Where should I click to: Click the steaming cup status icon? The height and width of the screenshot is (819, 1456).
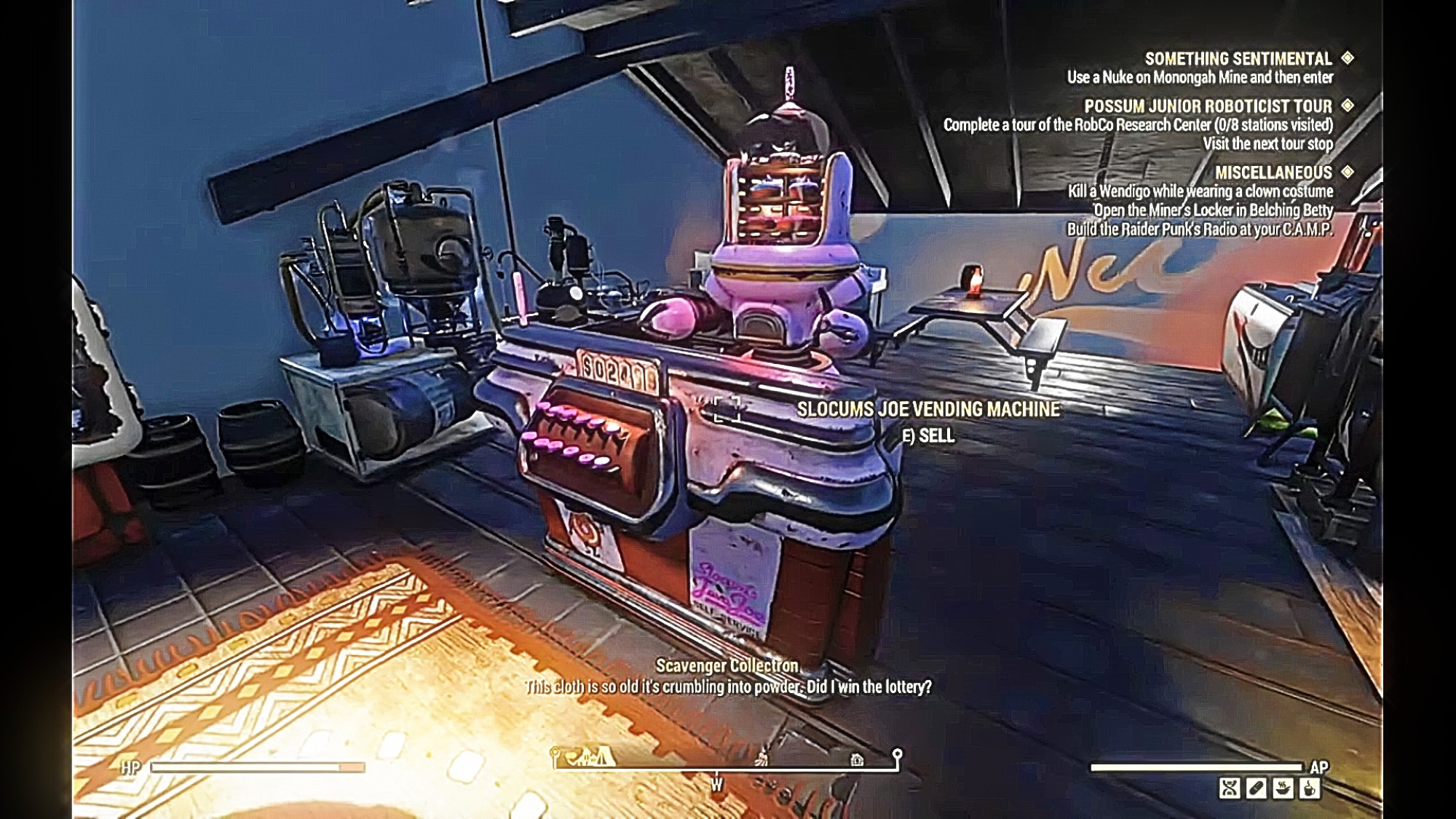[1310, 788]
